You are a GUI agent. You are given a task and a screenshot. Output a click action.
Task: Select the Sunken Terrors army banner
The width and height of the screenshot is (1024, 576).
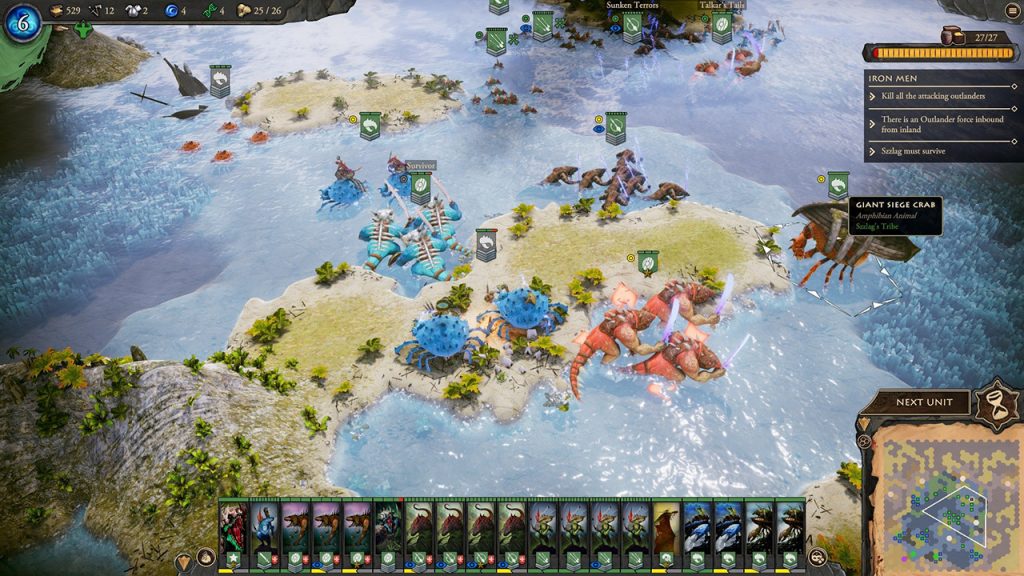(x=632, y=25)
